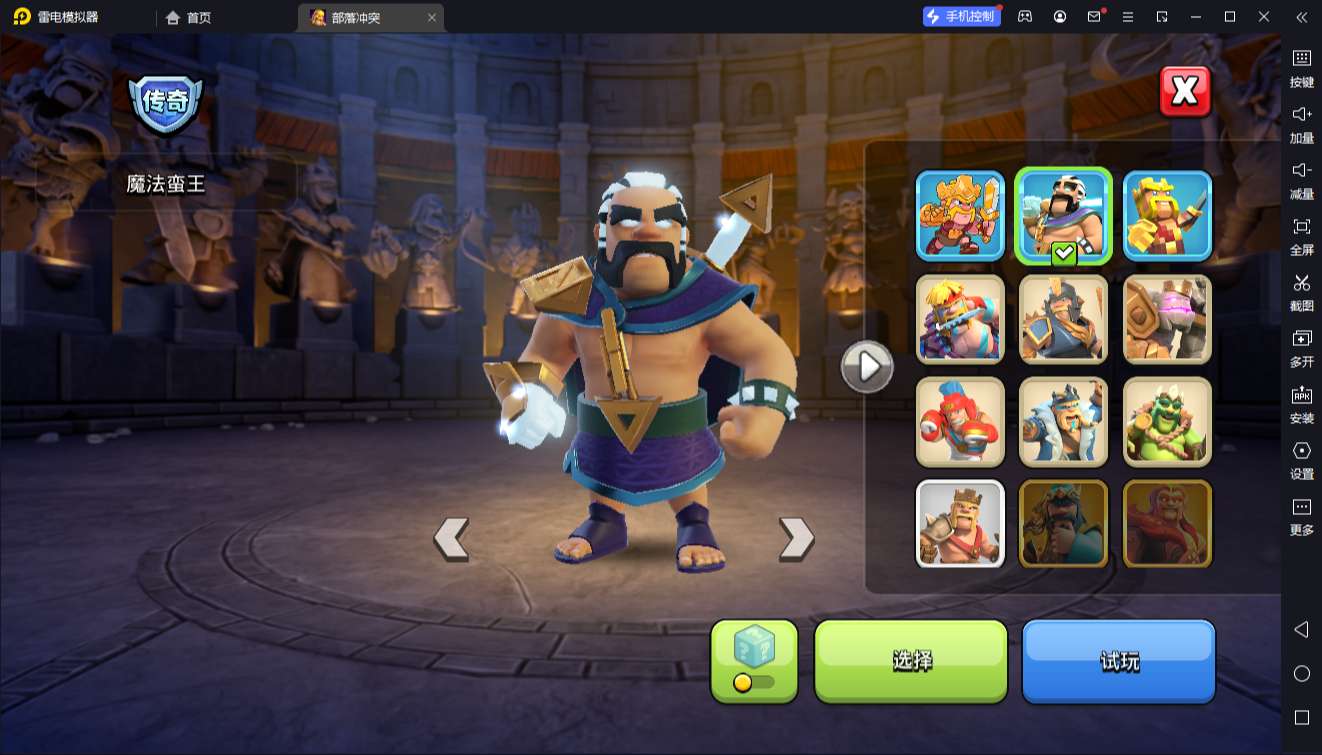Confirm skin with the green 选择 button
Viewport: 1322px width, 755px height.
click(911, 660)
